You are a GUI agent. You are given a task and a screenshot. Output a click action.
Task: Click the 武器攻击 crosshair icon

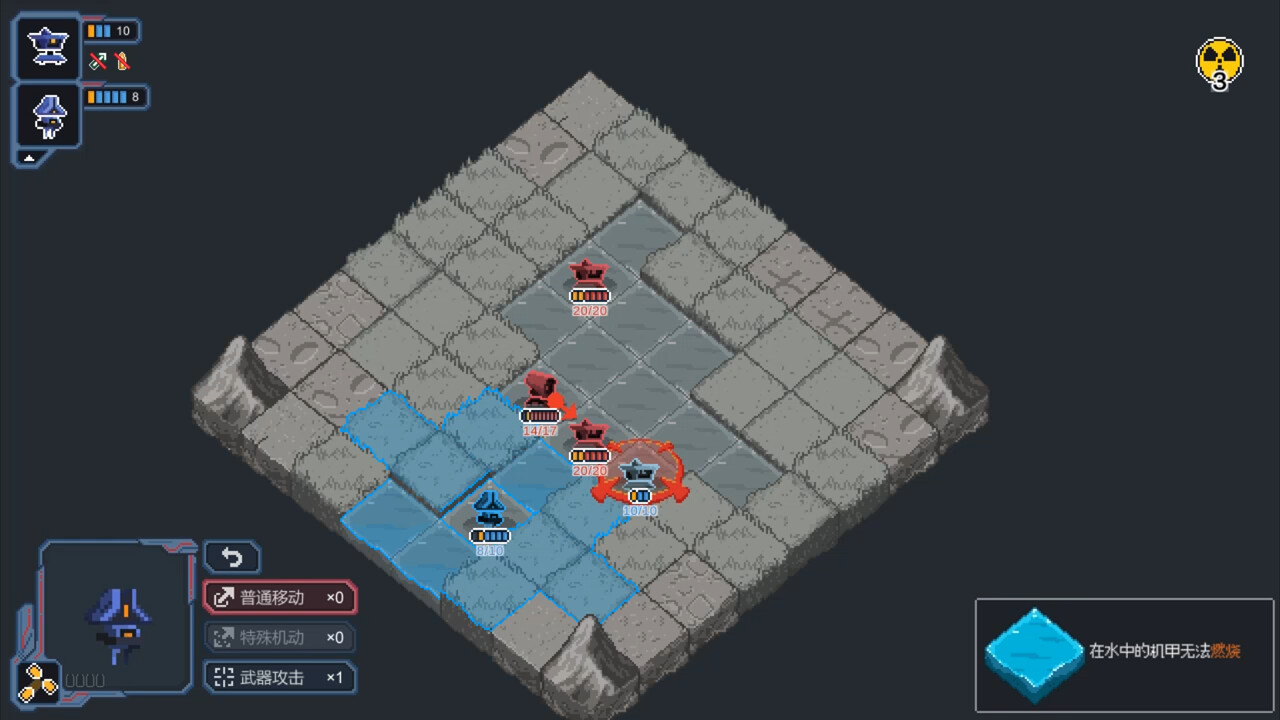pos(224,678)
